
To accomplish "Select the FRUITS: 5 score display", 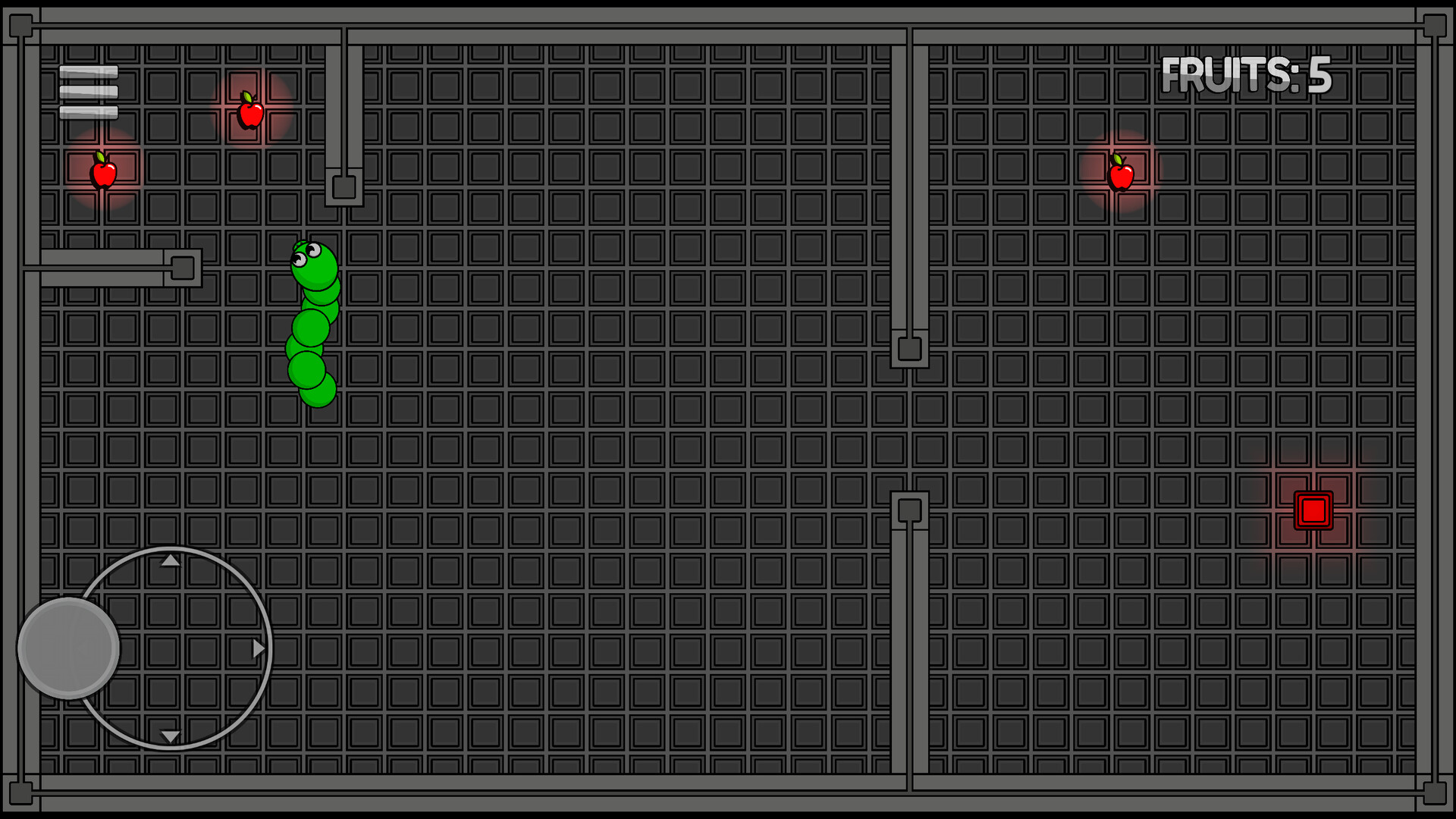I will click(1249, 74).
